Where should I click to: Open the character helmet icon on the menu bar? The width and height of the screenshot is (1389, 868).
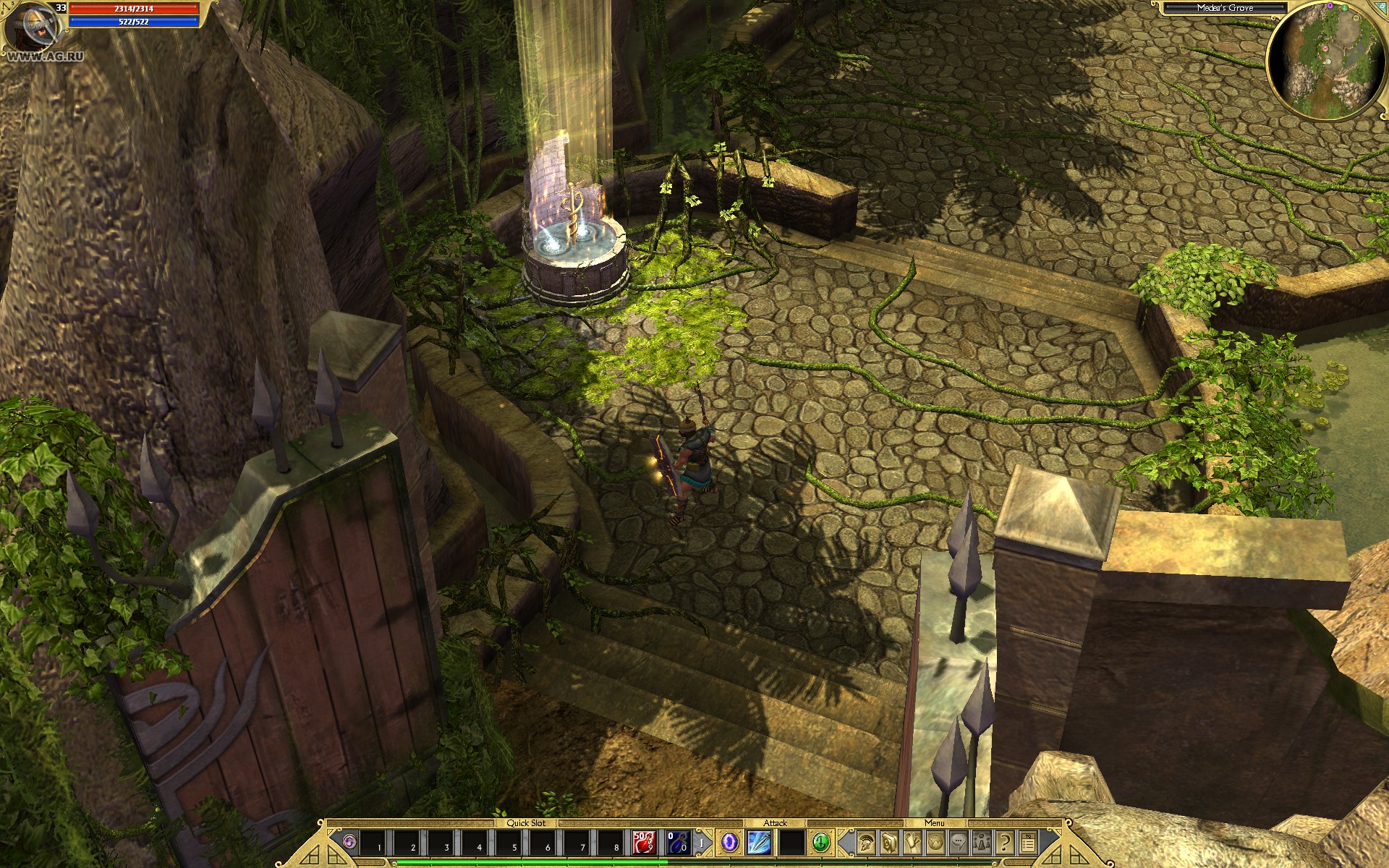[x=865, y=843]
